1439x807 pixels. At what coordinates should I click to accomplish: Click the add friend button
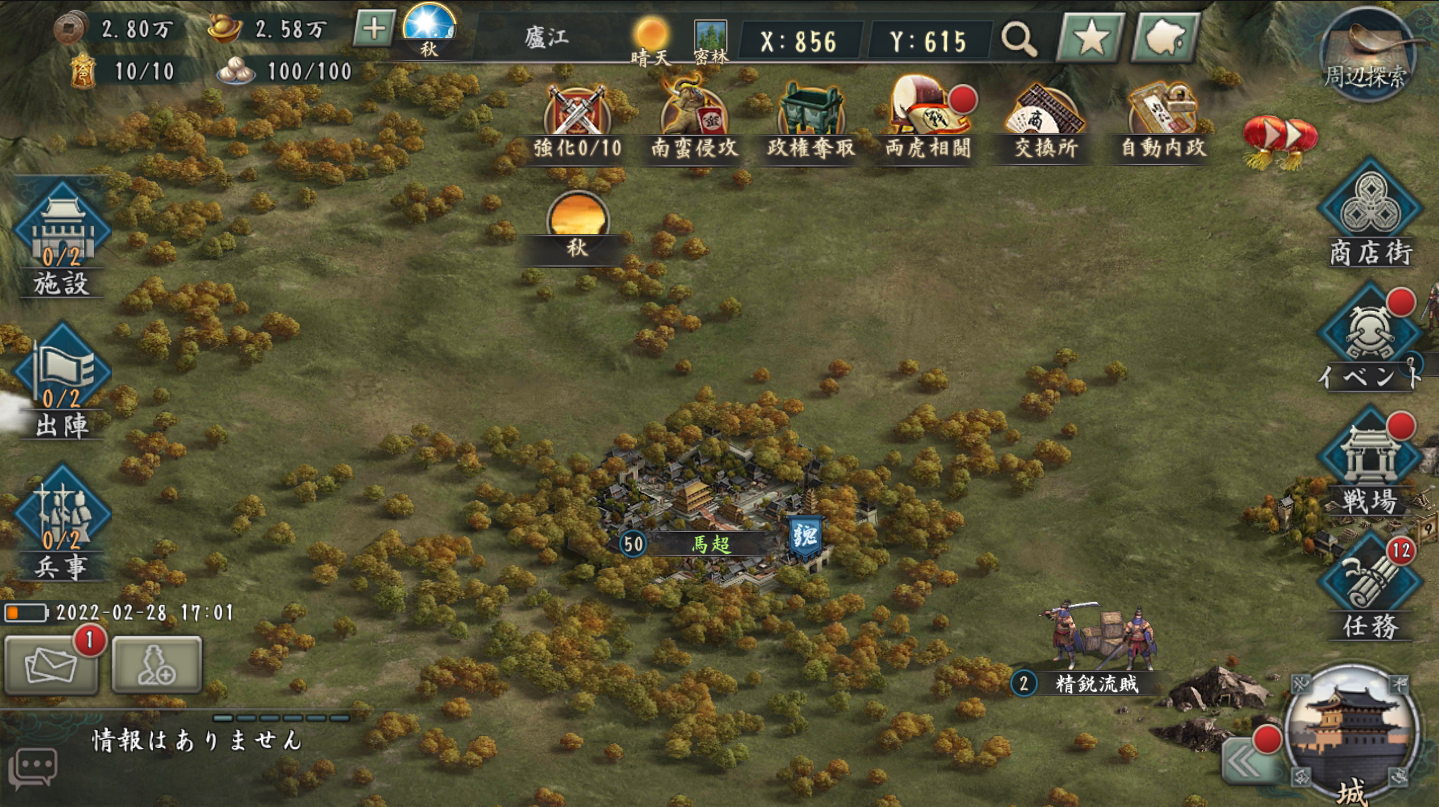coord(157,665)
